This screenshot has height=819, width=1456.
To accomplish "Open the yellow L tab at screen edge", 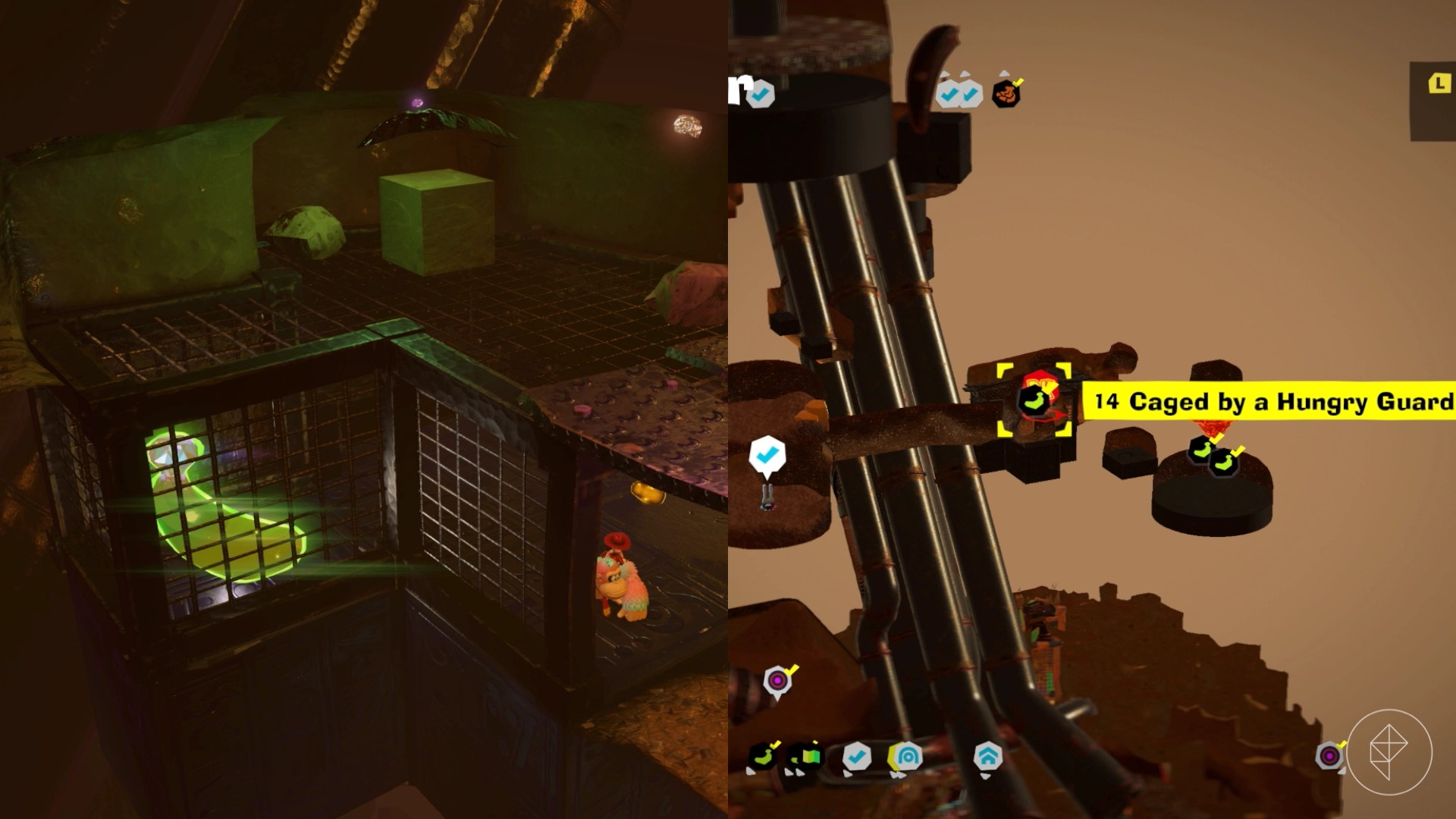I will tap(1438, 83).
